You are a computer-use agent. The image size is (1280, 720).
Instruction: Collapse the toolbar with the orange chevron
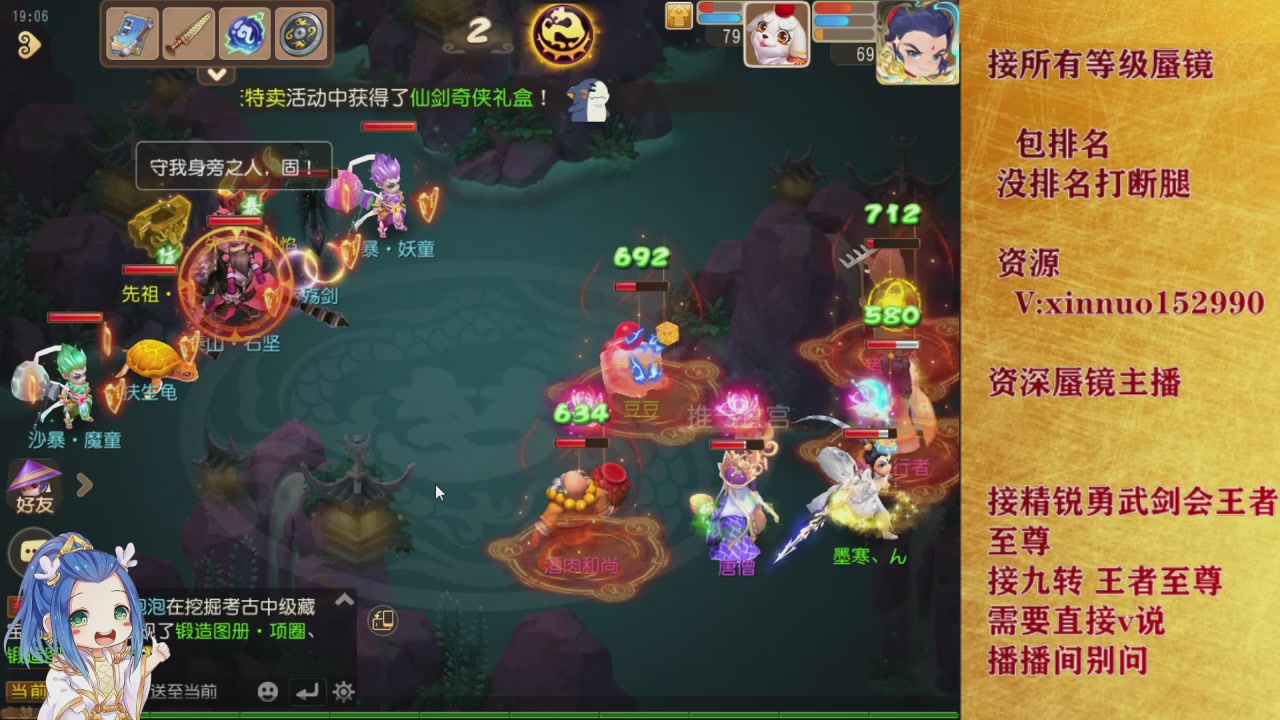[x=215, y=75]
